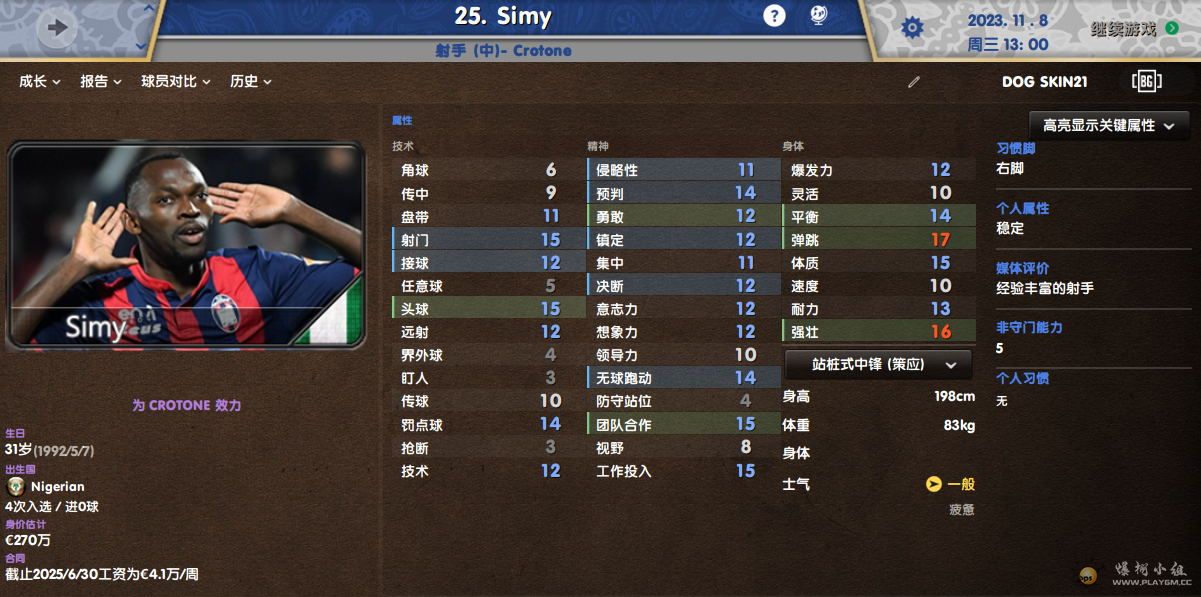Open the gear settings icon
The width and height of the screenshot is (1201, 597).
912,28
